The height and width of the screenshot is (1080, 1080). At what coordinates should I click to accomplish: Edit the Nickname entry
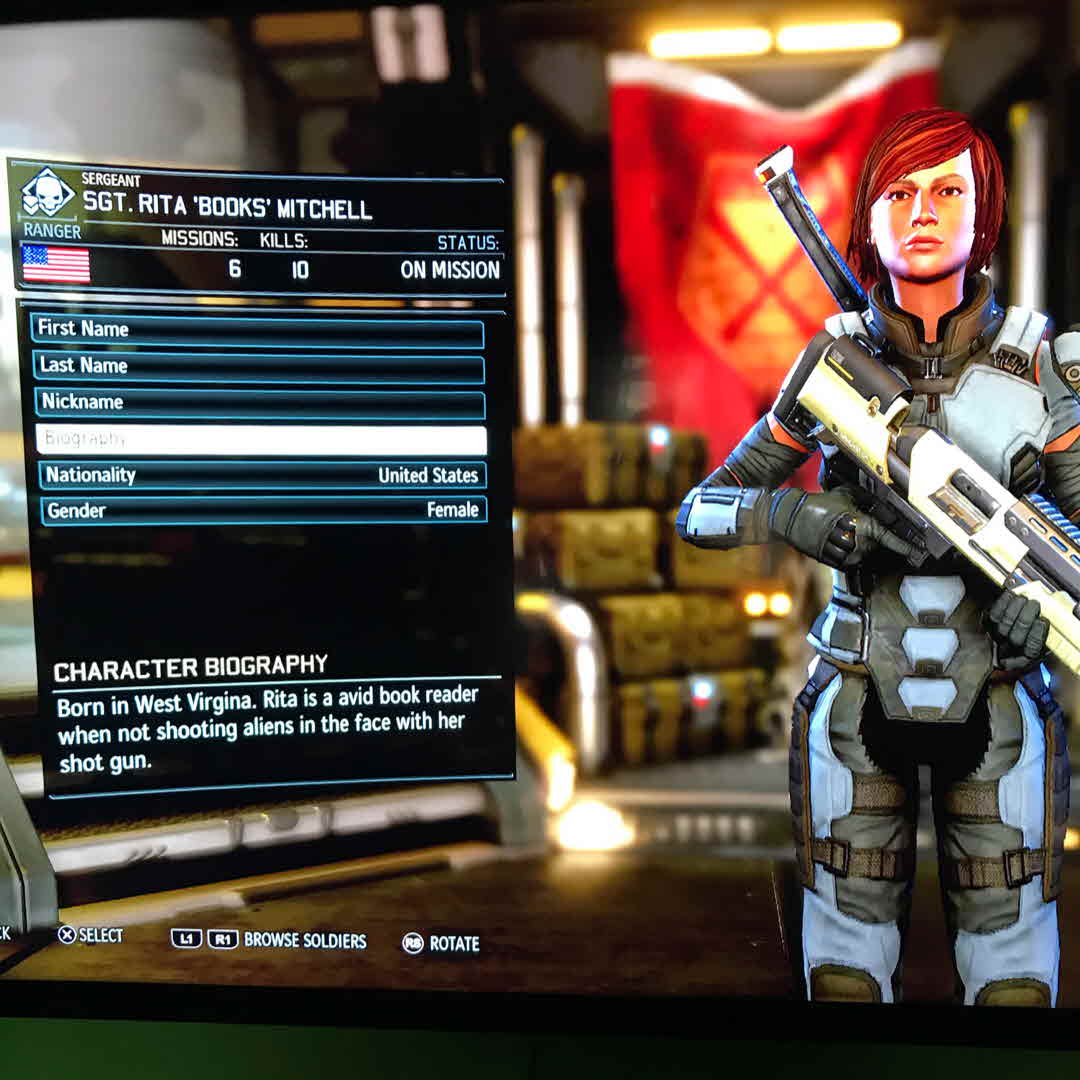pos(260,403)
